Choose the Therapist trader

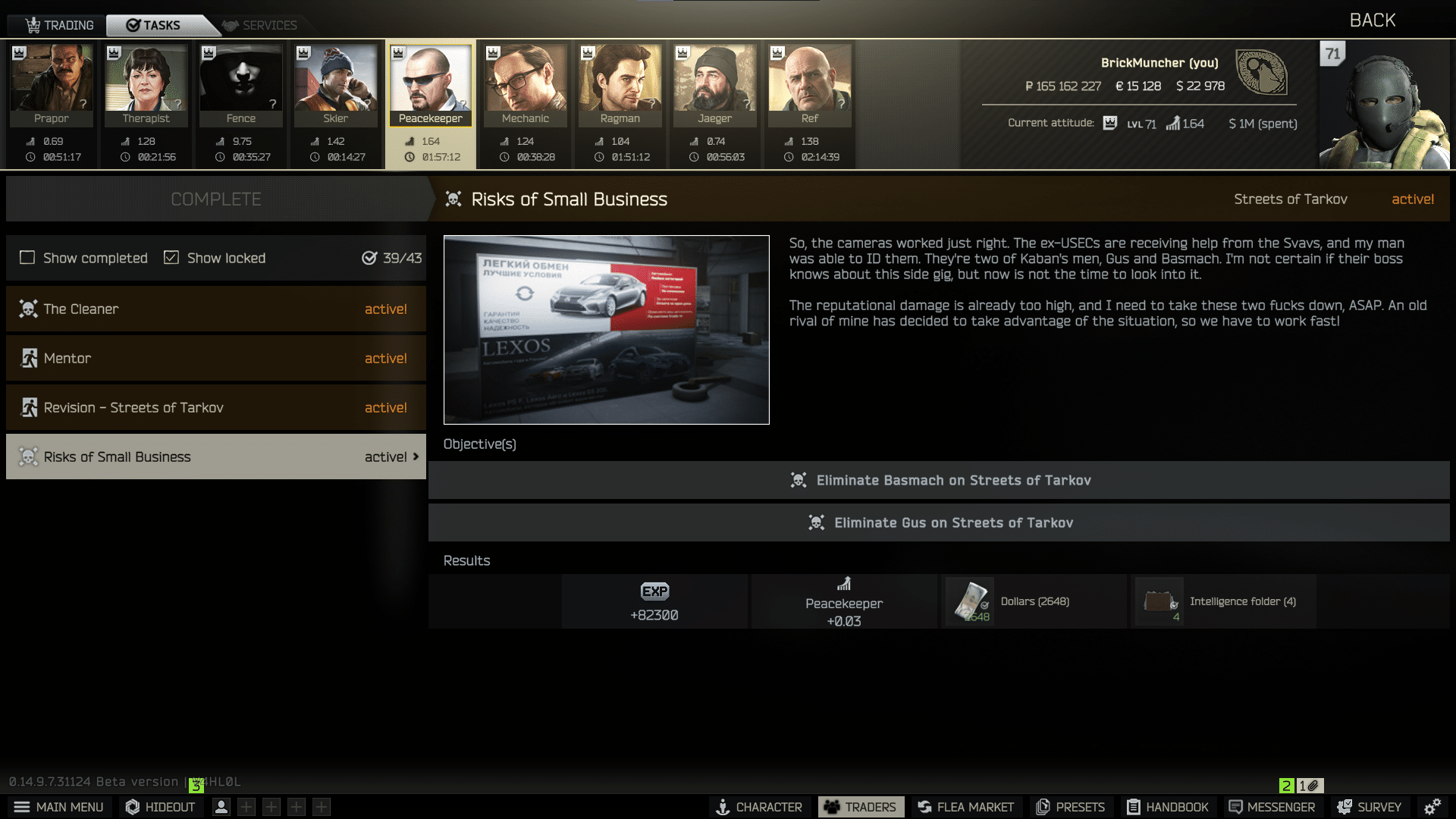pos(146,83)
